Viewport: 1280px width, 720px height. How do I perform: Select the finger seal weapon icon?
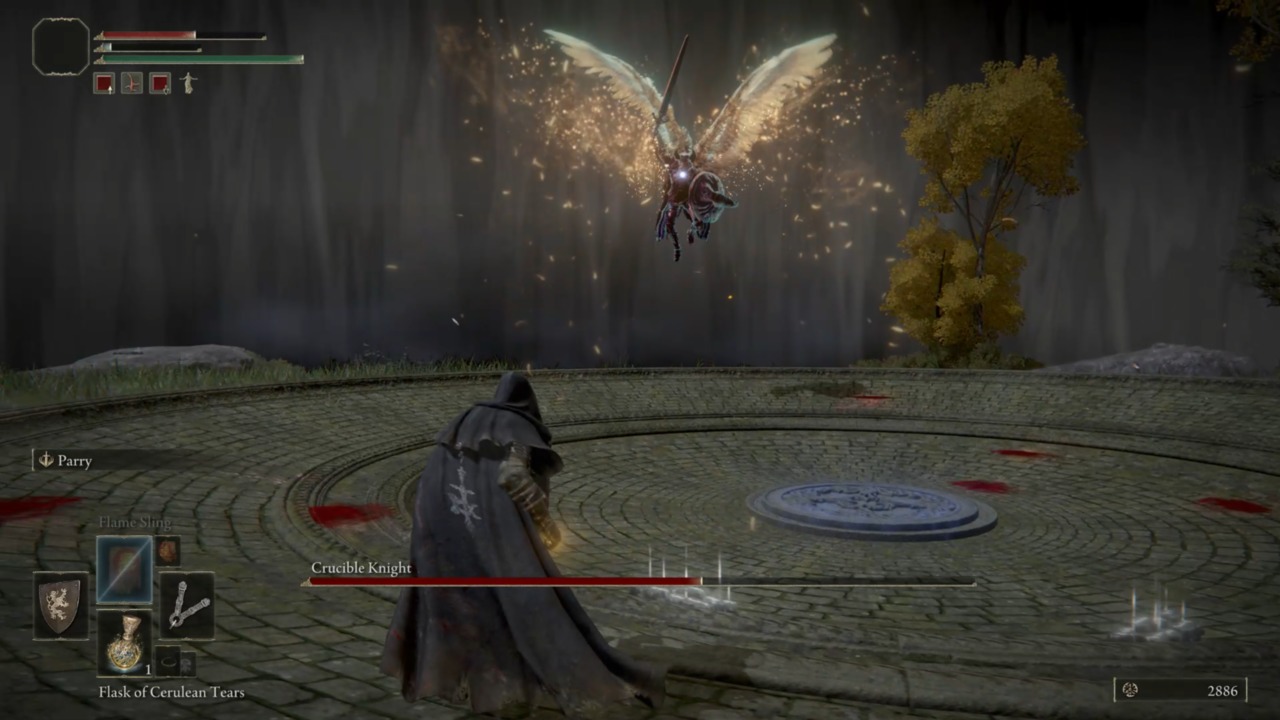click(x=188, y=607)
